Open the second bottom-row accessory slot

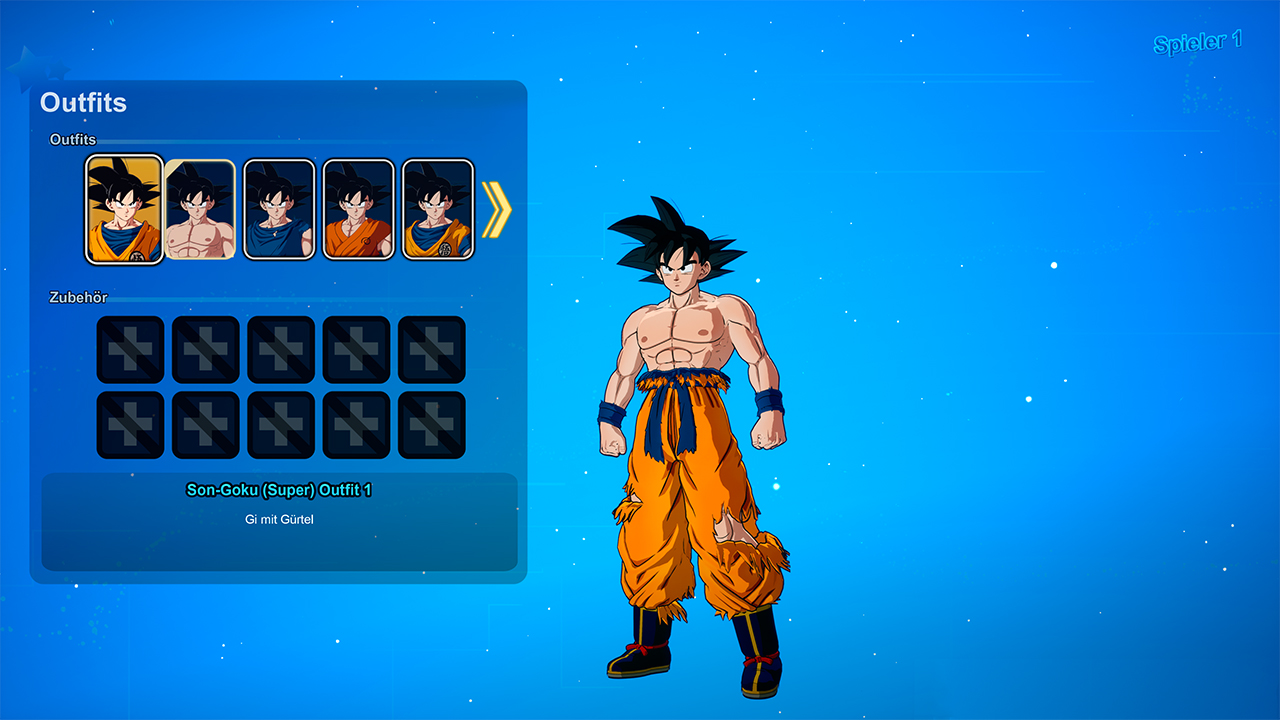tap(205, 423)
